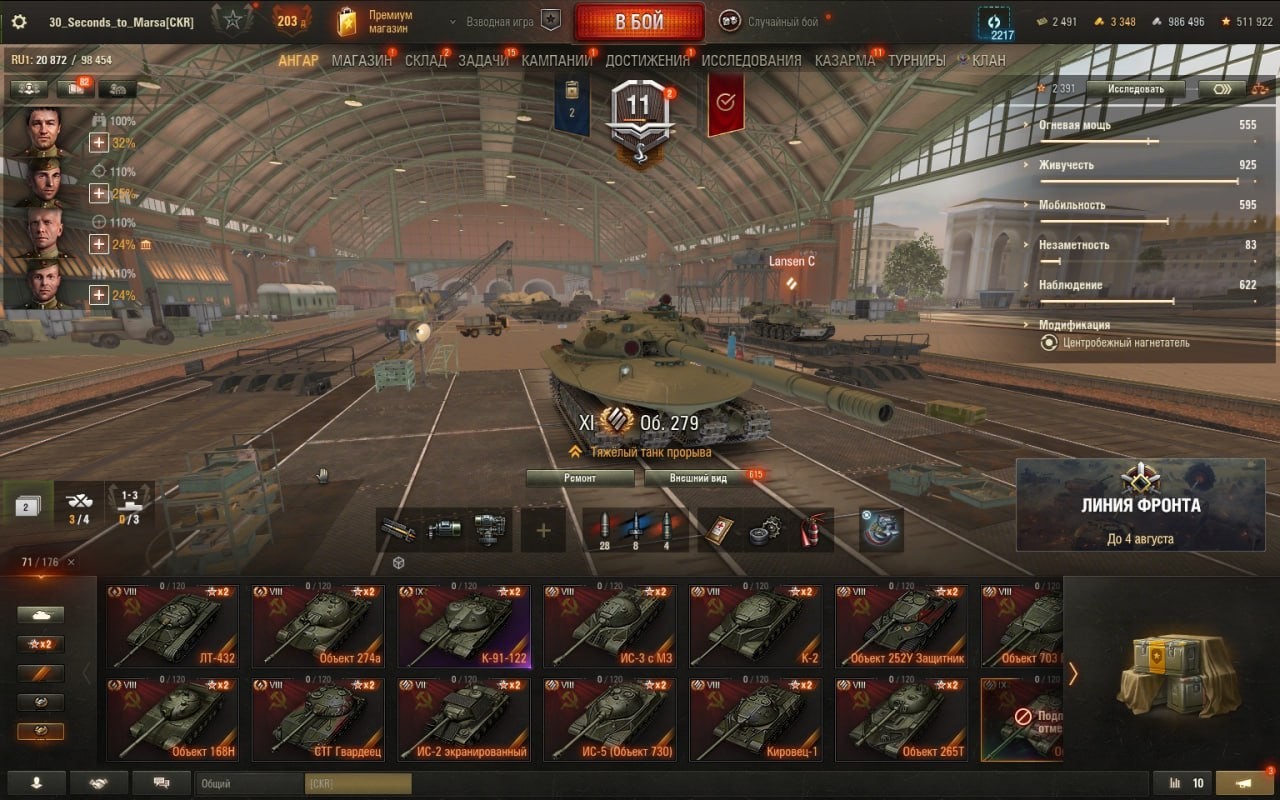The height and width of the screenshot is (800, 1280).
Task: Select the ИС-5 (Объект 730) tank
Action: click(610, 720)
